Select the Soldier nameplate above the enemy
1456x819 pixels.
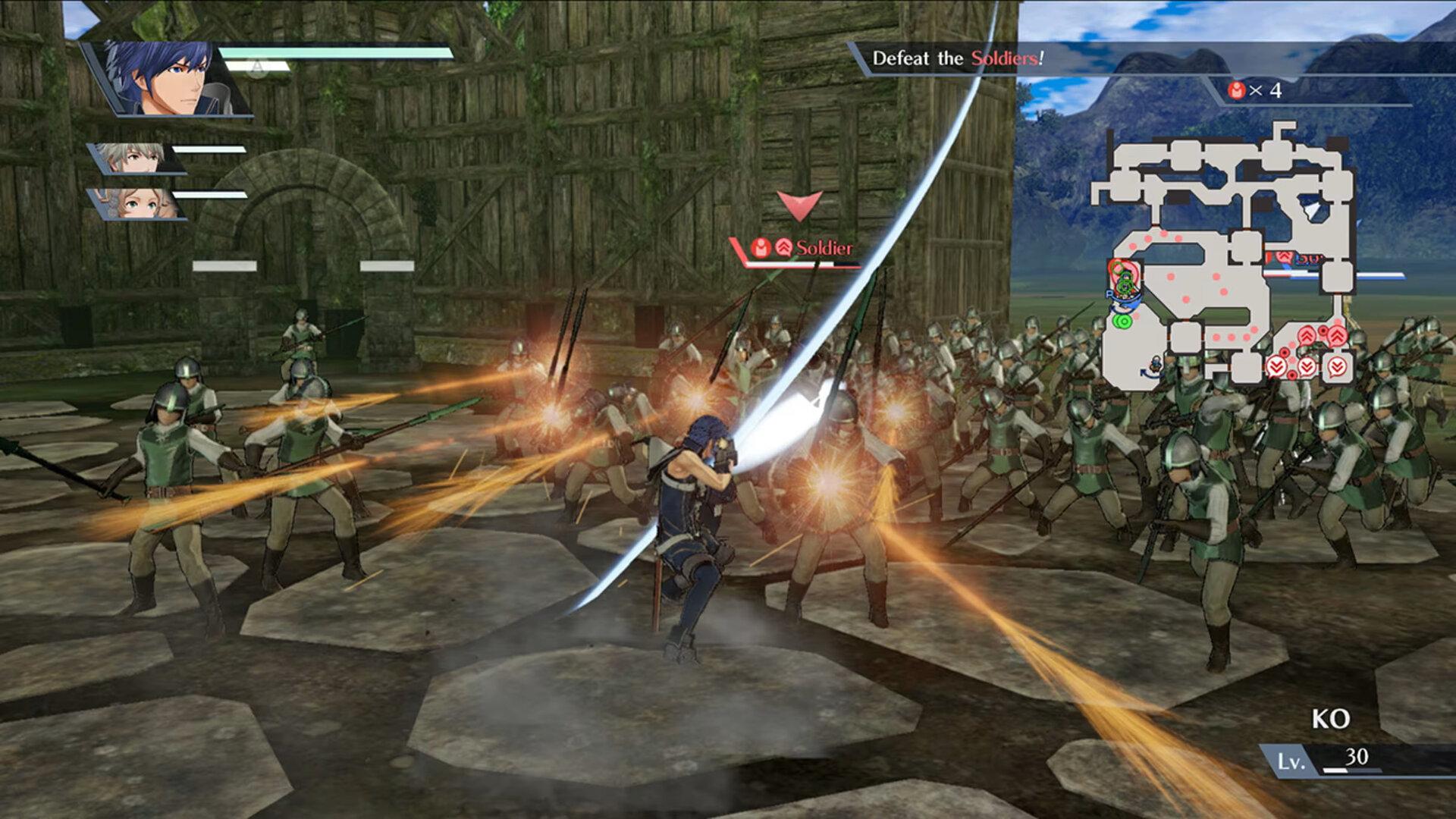coord(827,248)
